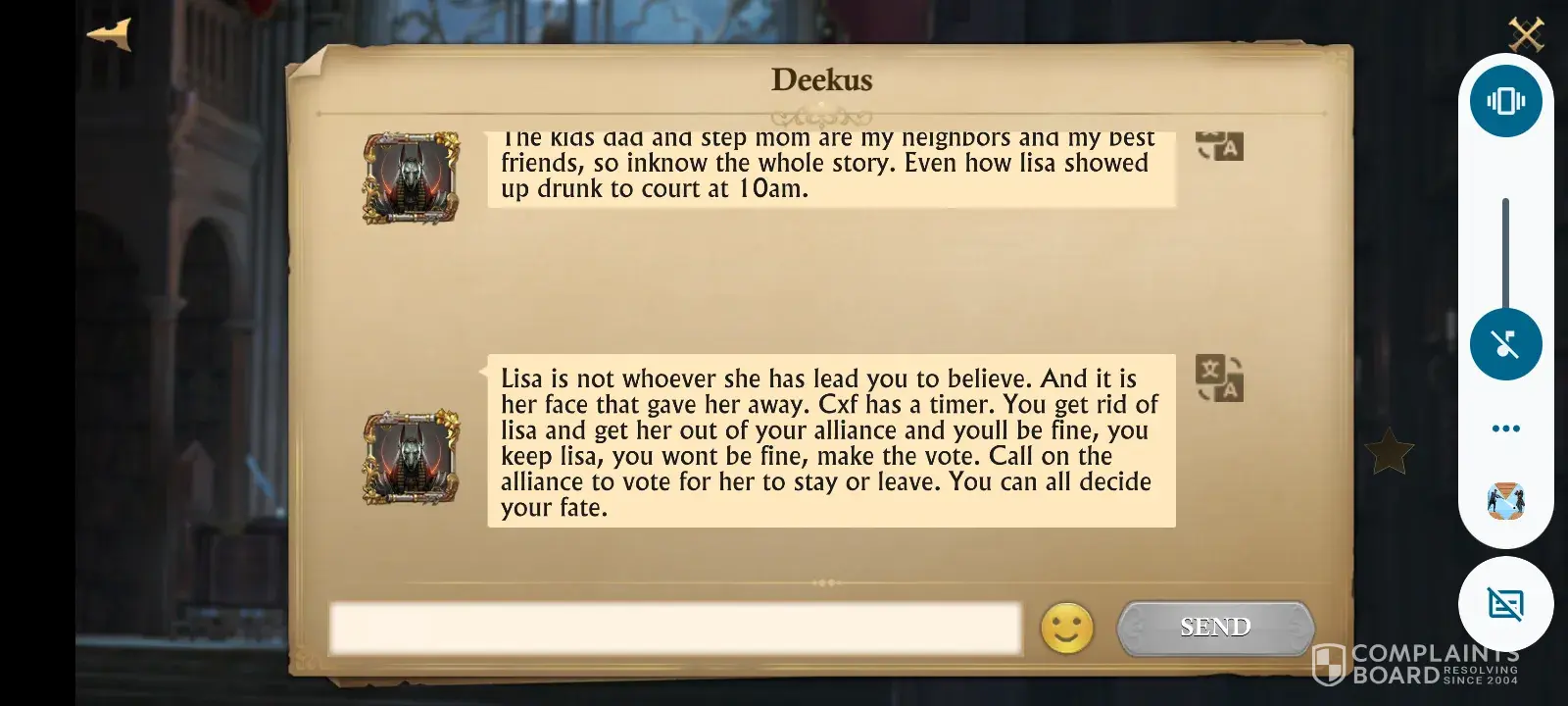Send the chat message with SEND button
This screenshot has width=1568, height=706.
tap(1215, 628)
